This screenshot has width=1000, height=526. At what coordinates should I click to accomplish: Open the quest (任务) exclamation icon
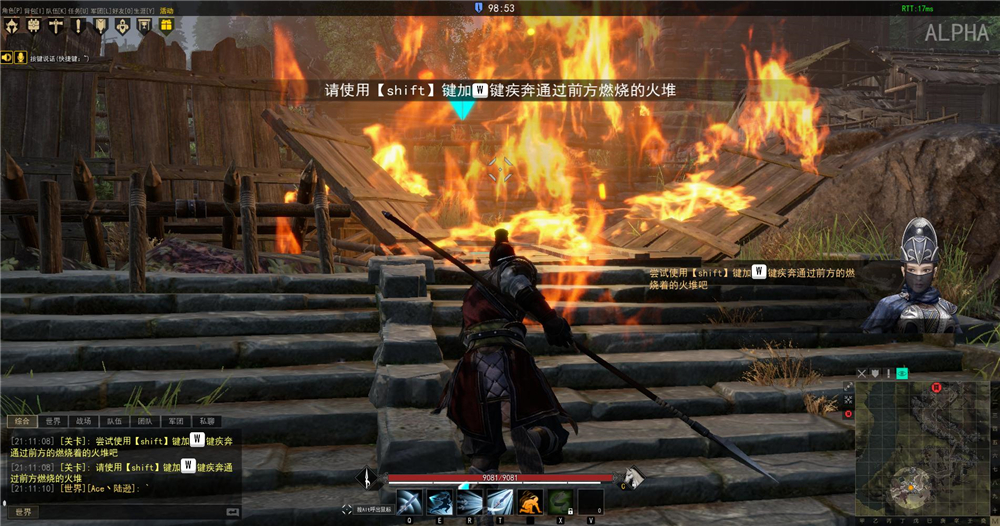(x=78, y=26)
